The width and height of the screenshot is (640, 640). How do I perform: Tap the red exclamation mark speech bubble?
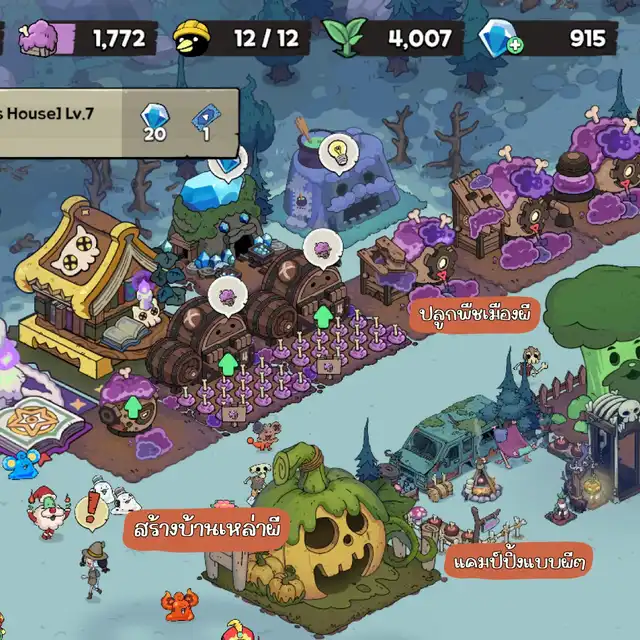pos(91,511)
